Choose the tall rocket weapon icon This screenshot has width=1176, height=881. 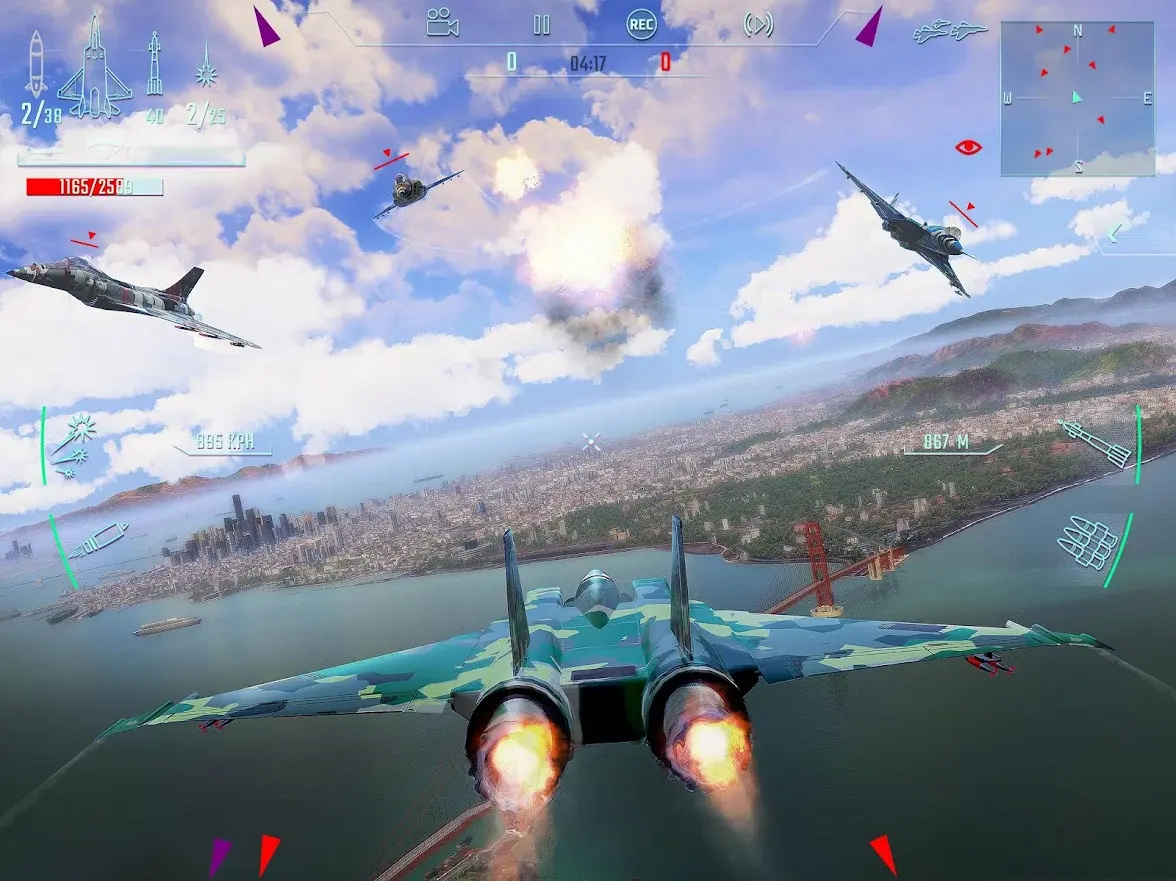click(155, 63)
